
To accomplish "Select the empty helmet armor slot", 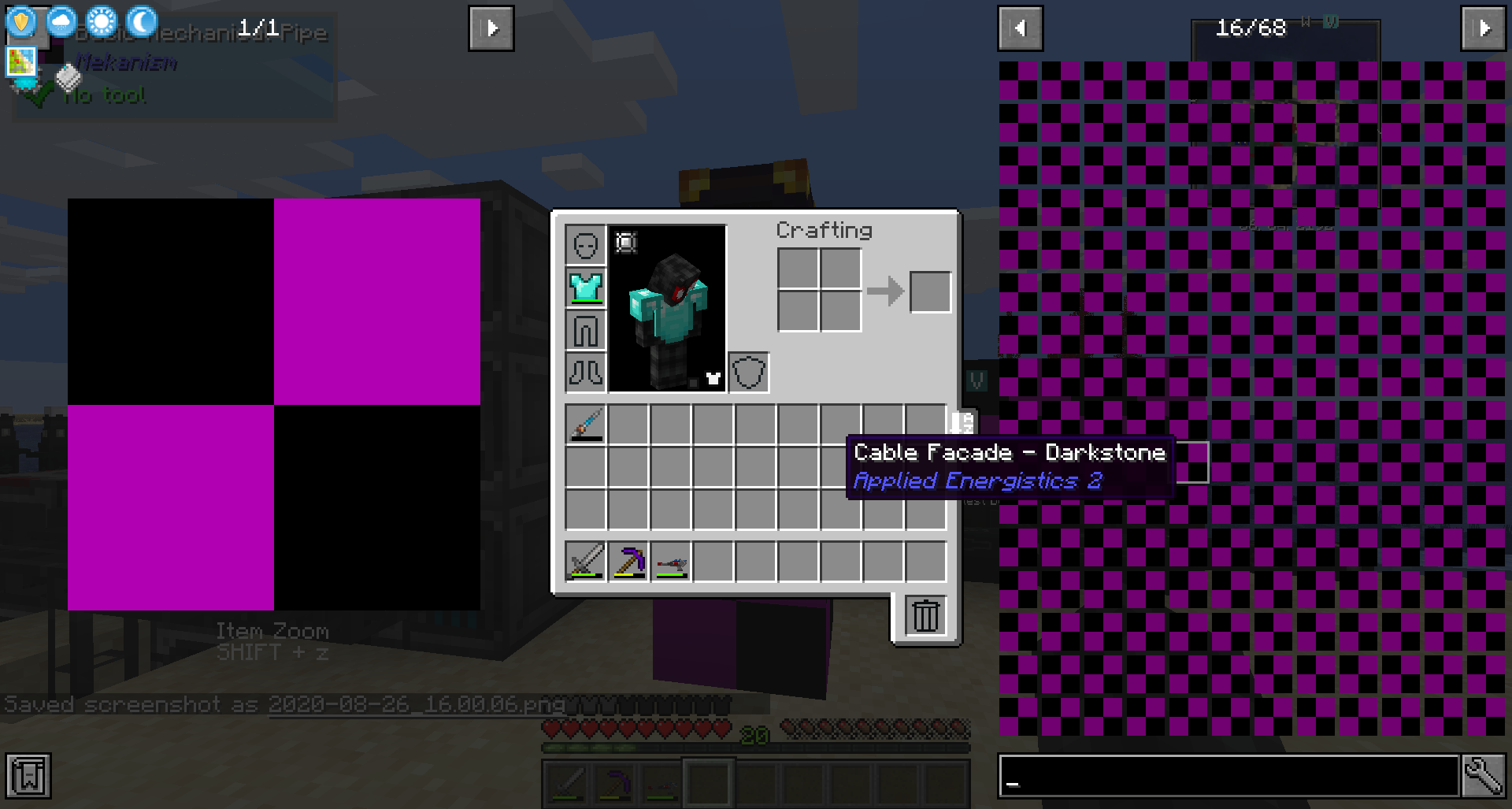I will pos(585,245).
